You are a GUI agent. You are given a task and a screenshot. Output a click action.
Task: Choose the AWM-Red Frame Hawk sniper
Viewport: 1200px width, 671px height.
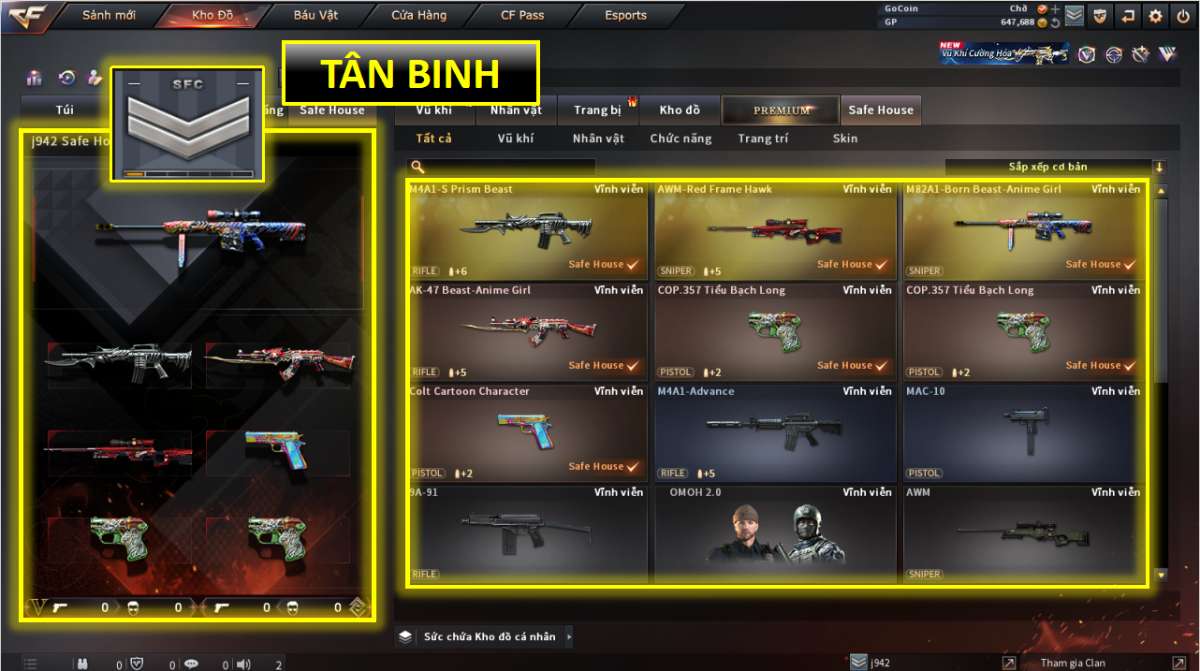[x=775, y=230]
